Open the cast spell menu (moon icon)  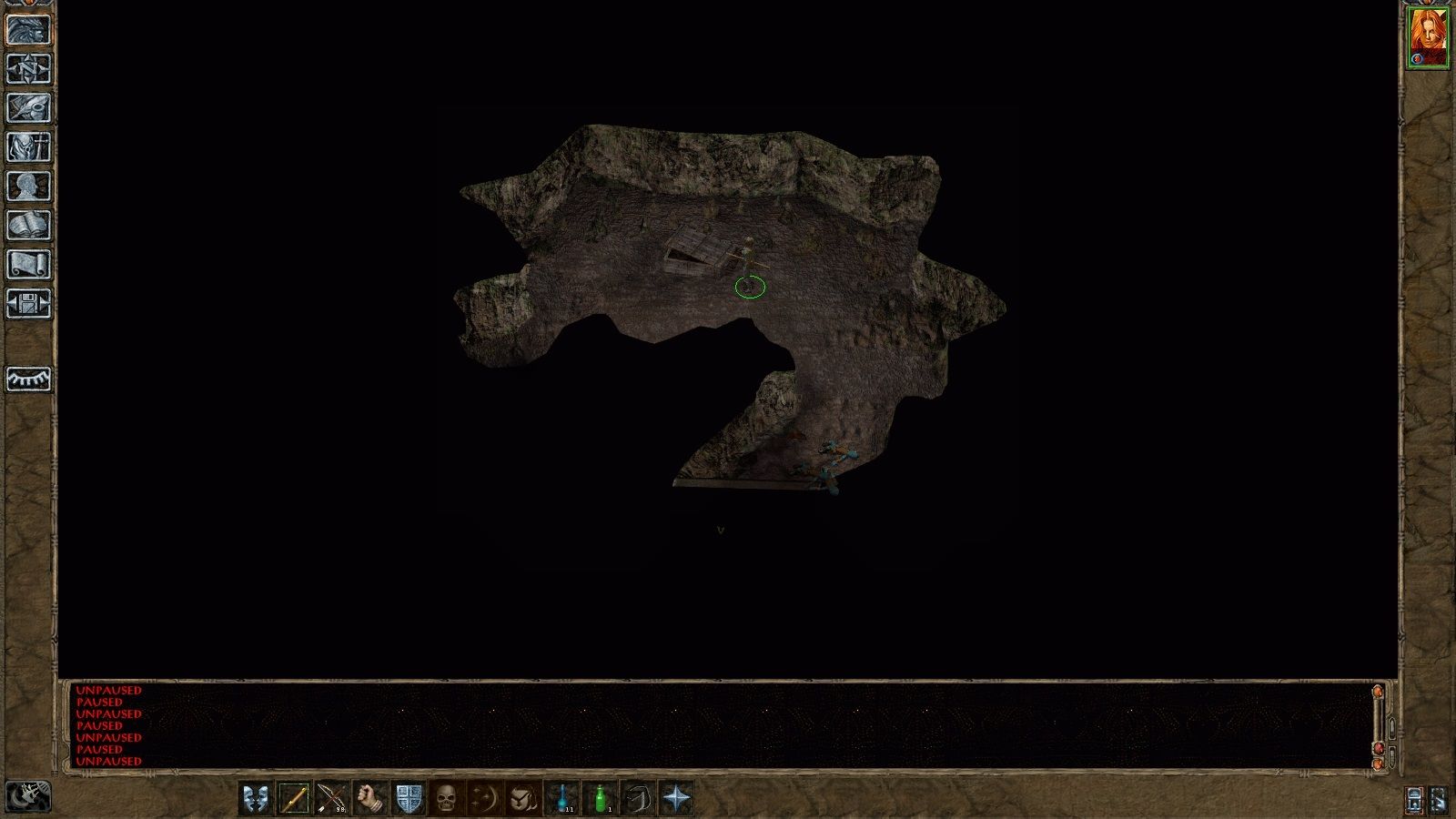click(485, 798)
